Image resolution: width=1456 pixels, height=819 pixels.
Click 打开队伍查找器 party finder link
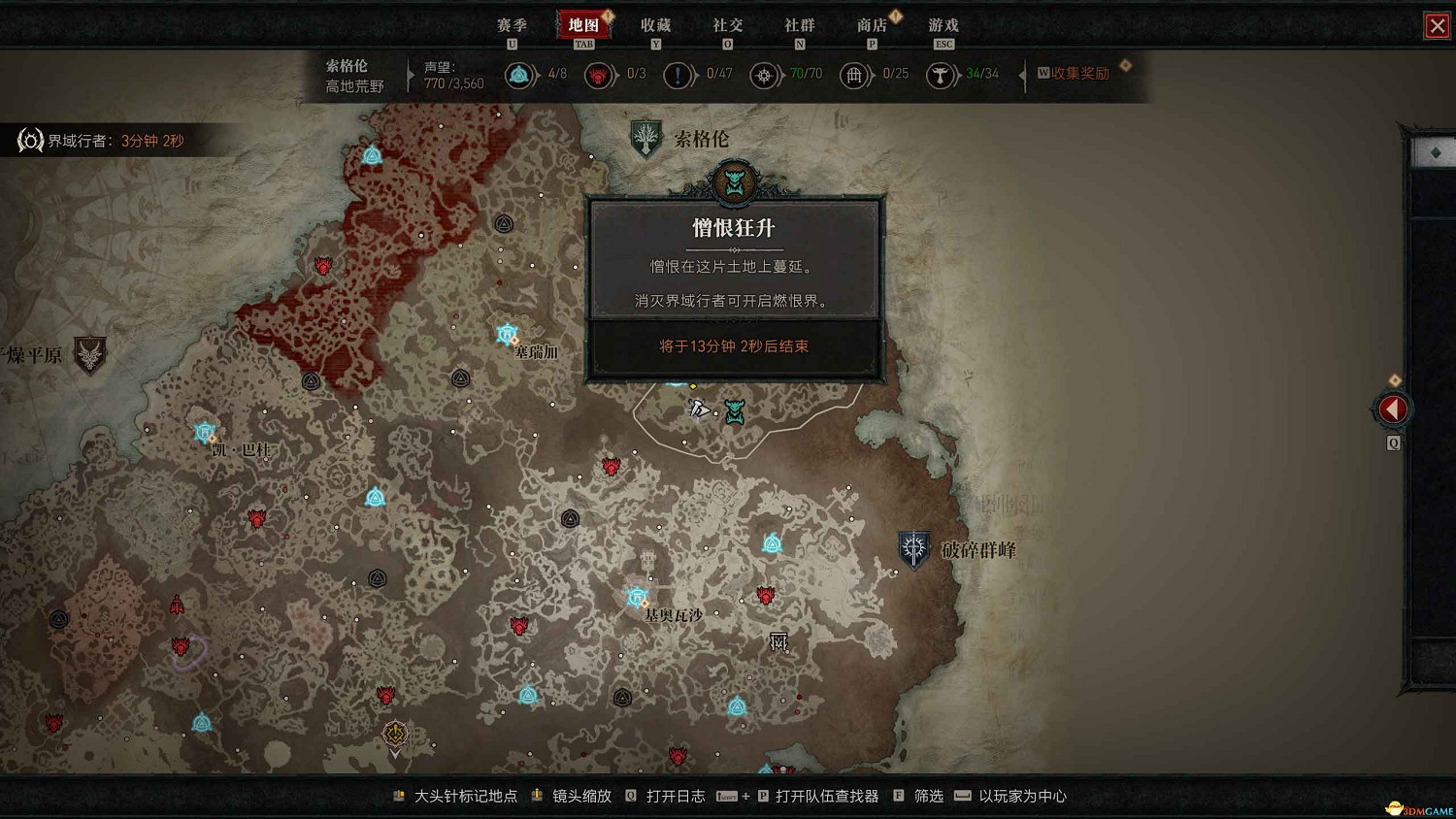pyautogui.click(x=826, y=796)
